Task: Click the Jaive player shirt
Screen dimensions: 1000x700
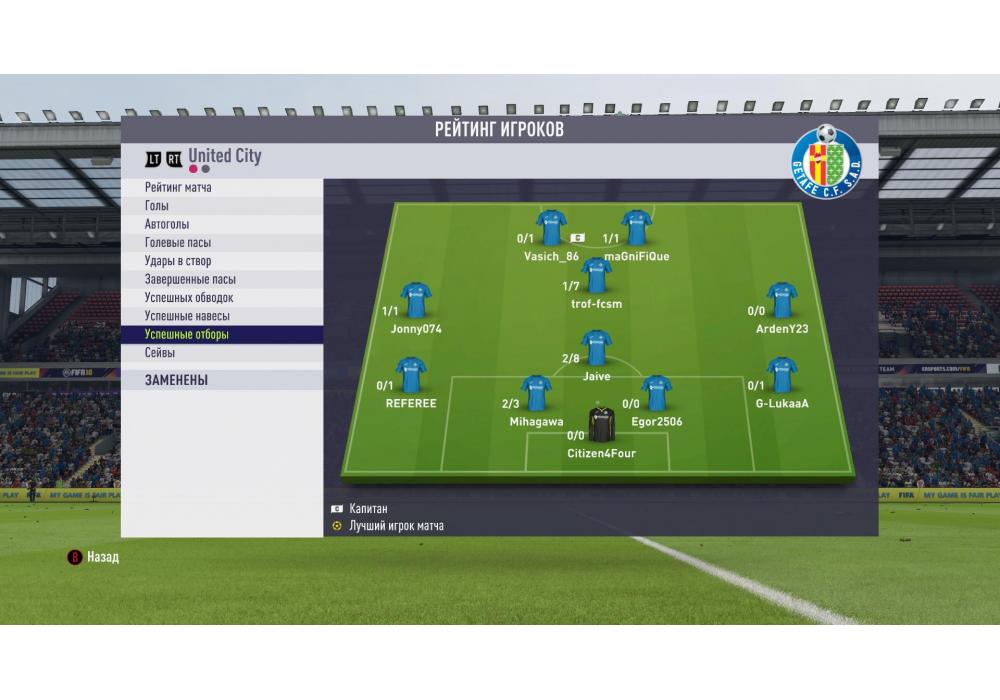Action: point(596,348)
